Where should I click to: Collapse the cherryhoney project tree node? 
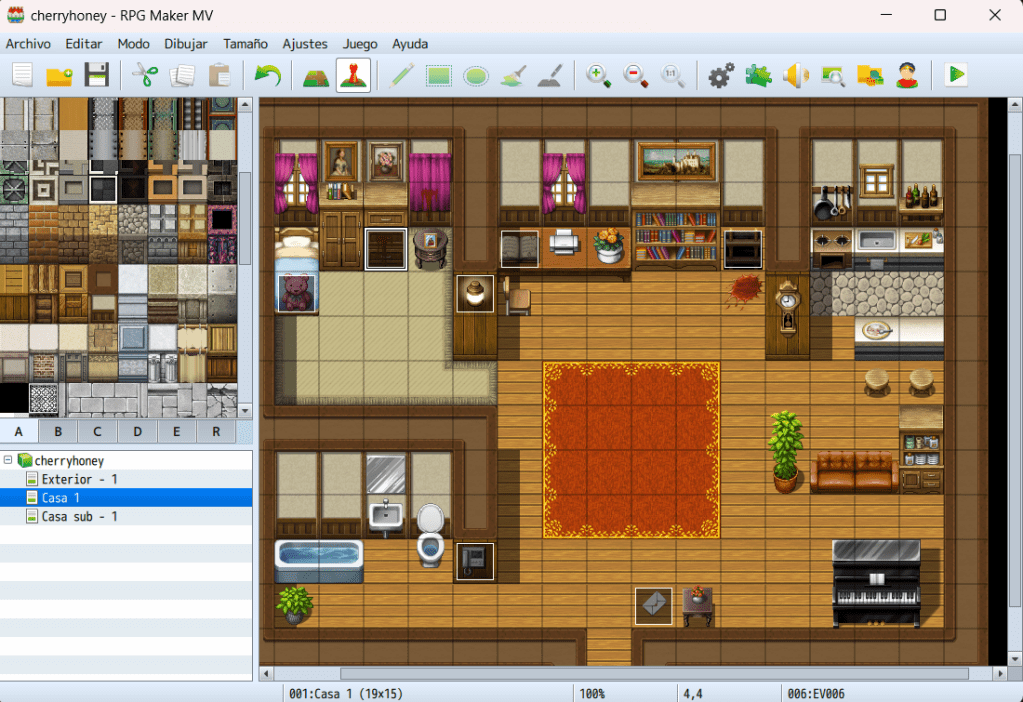8,460
